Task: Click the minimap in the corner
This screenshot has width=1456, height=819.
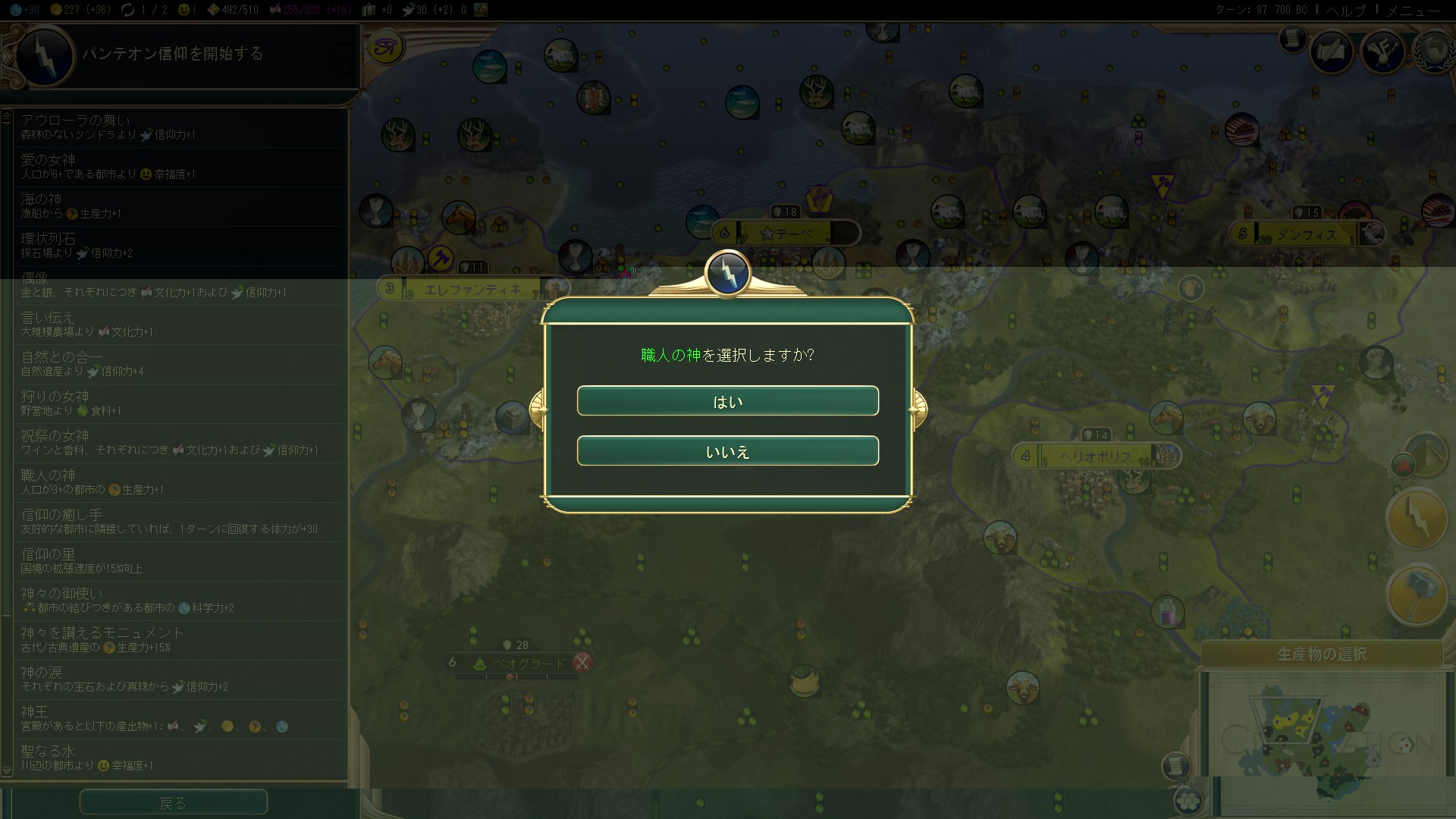Action: point(1323,732)
